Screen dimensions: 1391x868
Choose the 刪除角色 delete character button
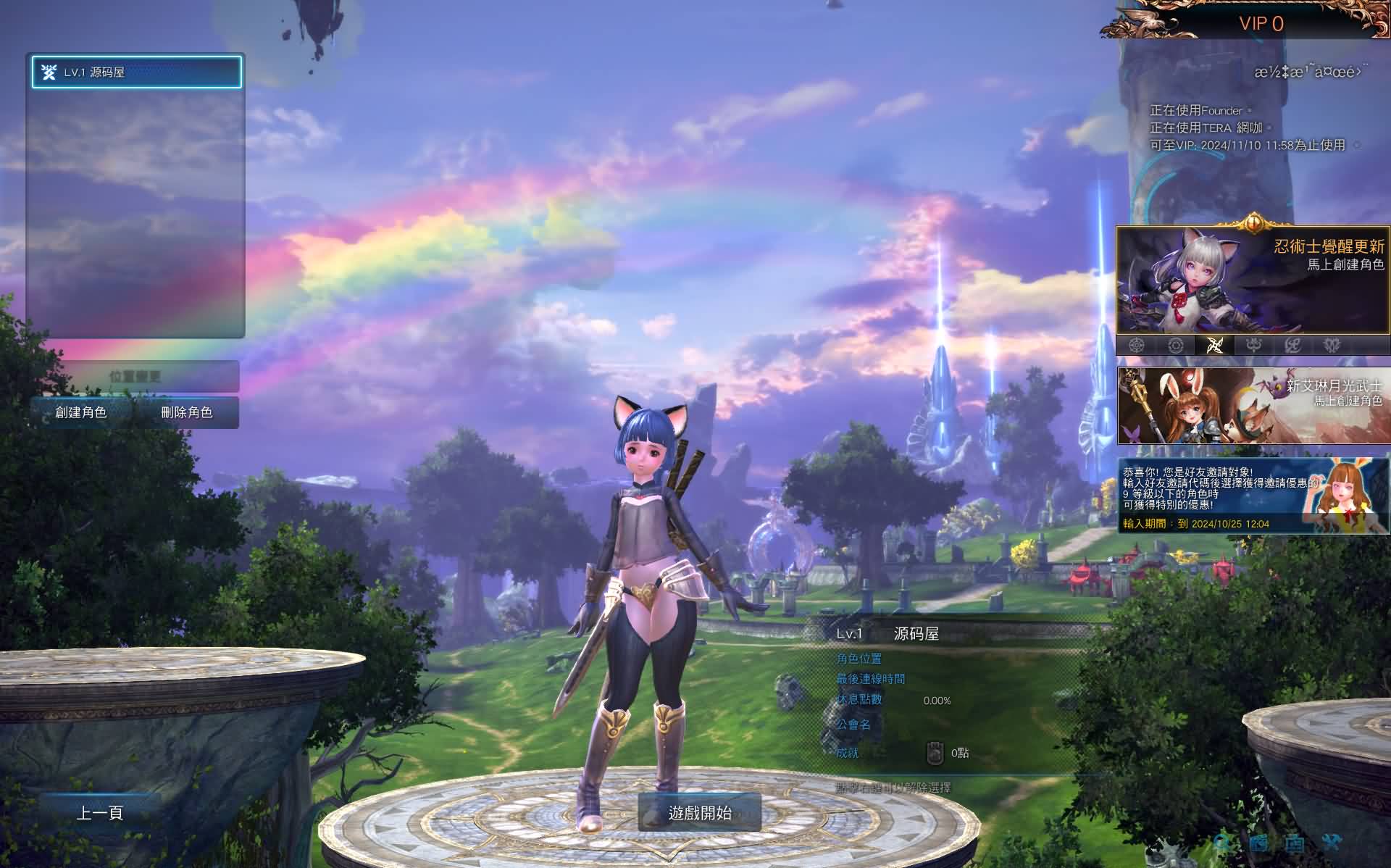coord(187,412)
